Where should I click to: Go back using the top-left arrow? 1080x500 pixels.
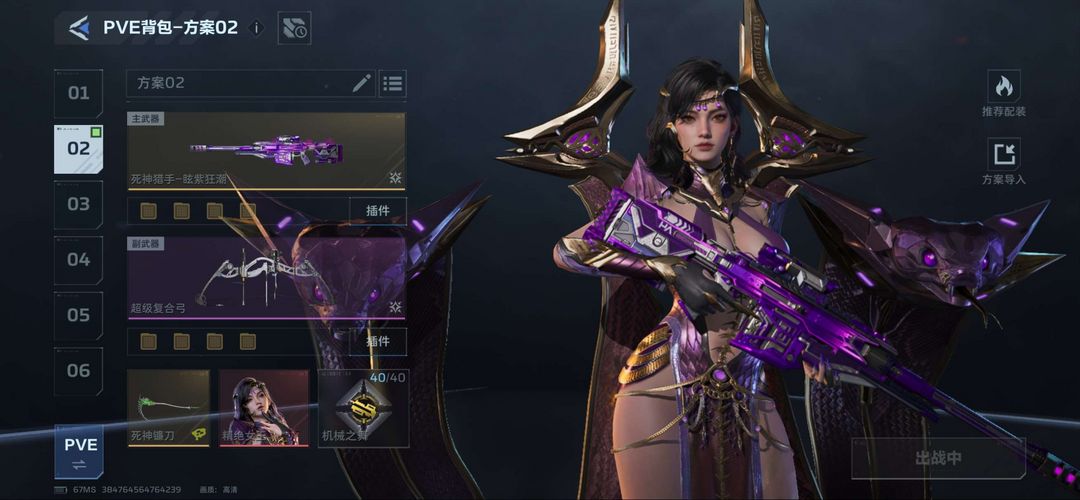click(x=79, y=28)
